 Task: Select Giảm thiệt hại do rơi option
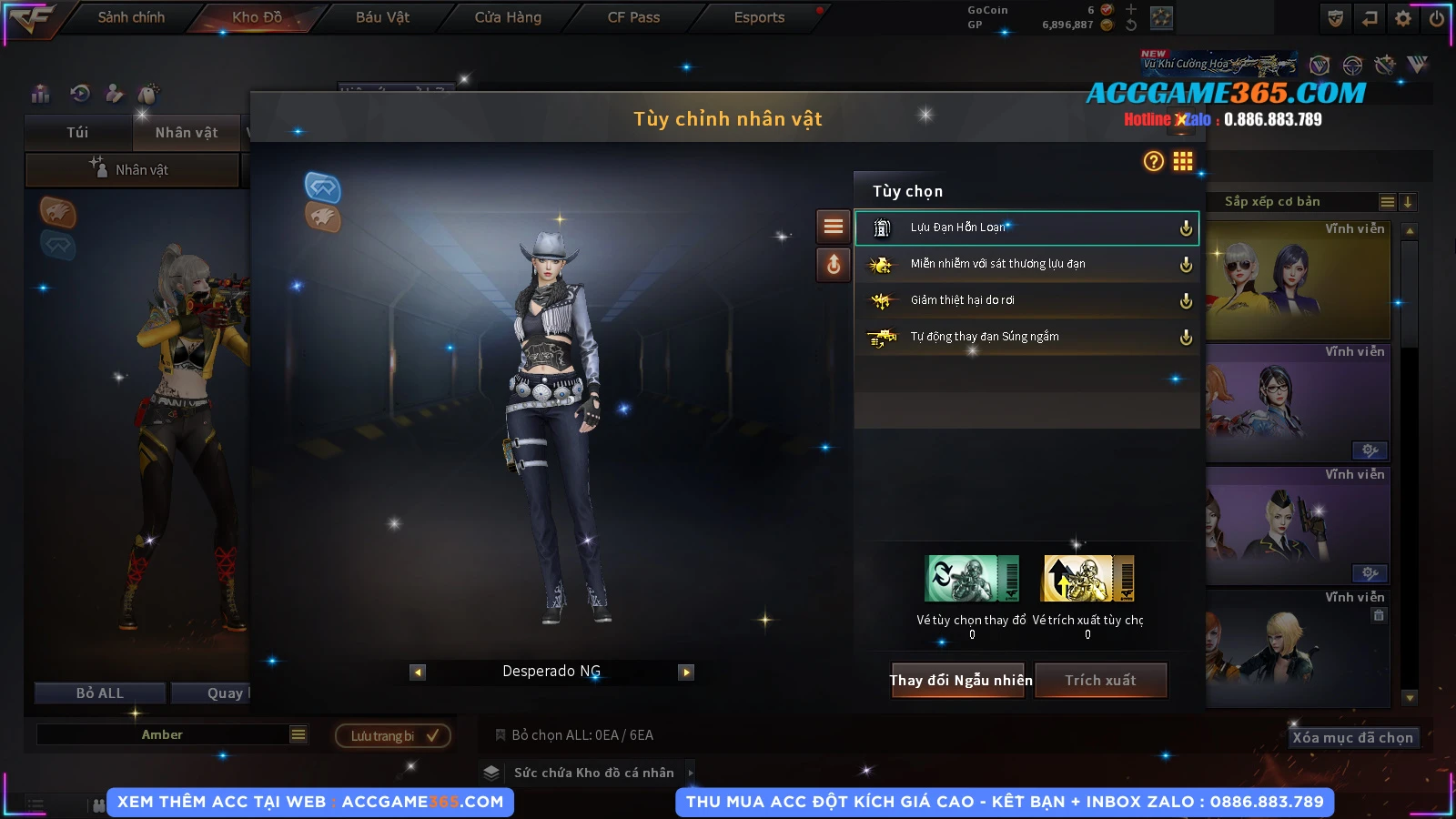1026,300
